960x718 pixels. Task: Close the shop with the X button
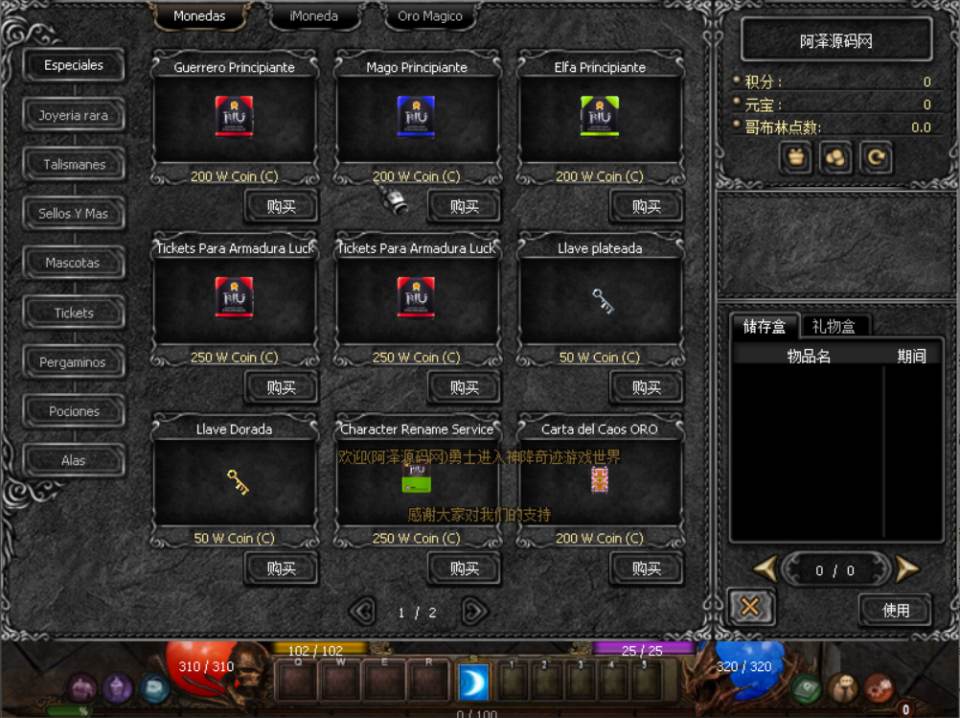point(749,607)
